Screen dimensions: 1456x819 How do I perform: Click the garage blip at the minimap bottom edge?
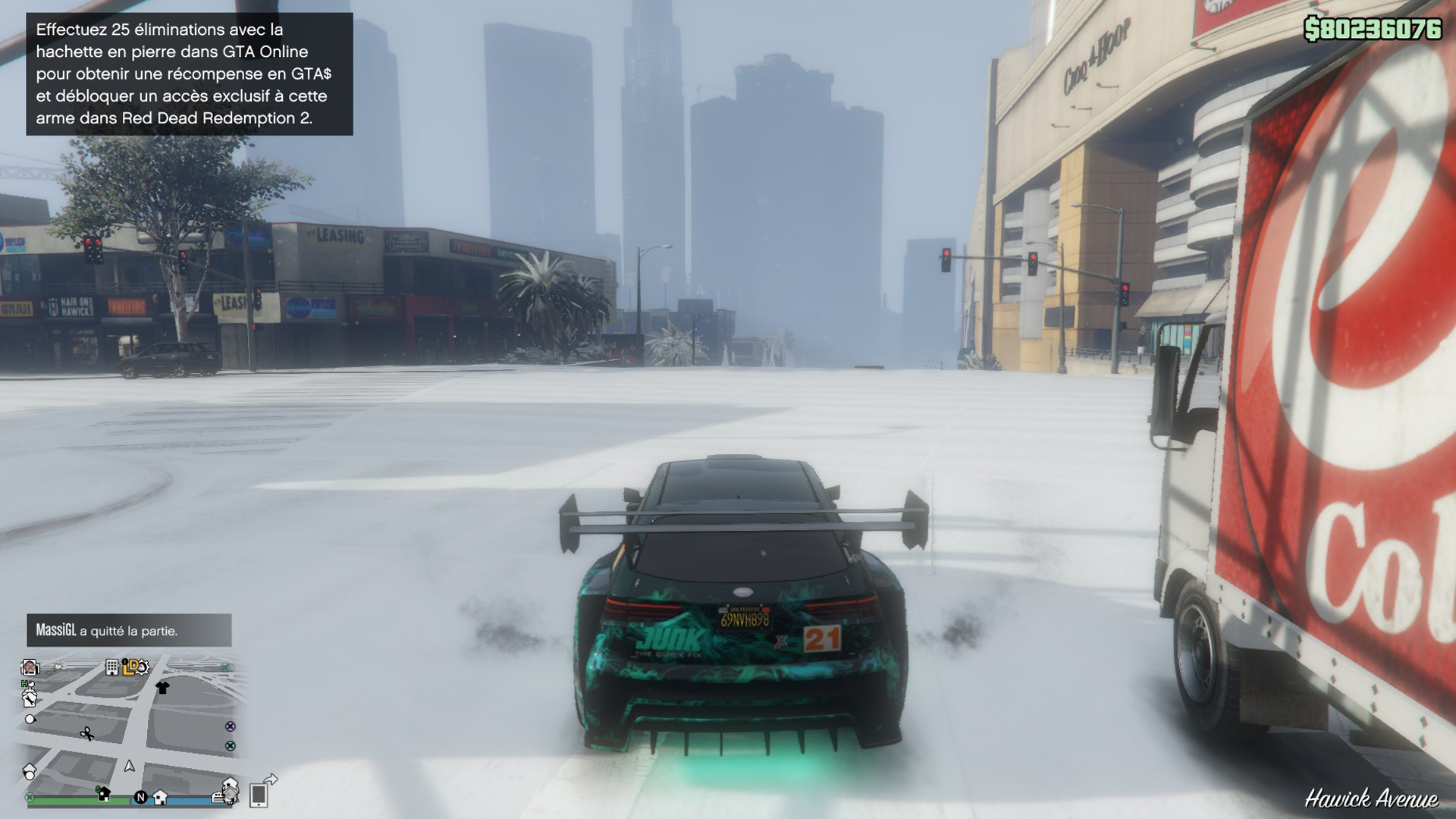[x=218, y=797]
